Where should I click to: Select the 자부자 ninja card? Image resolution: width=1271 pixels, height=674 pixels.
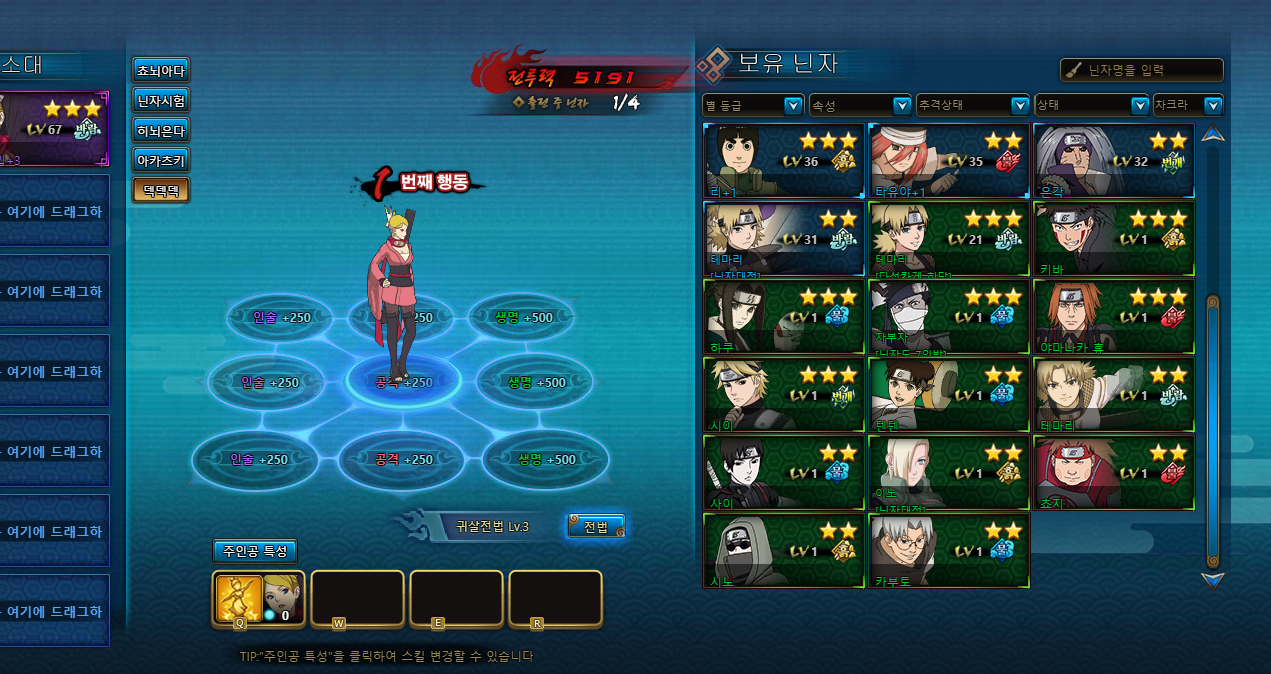[948, 316]
